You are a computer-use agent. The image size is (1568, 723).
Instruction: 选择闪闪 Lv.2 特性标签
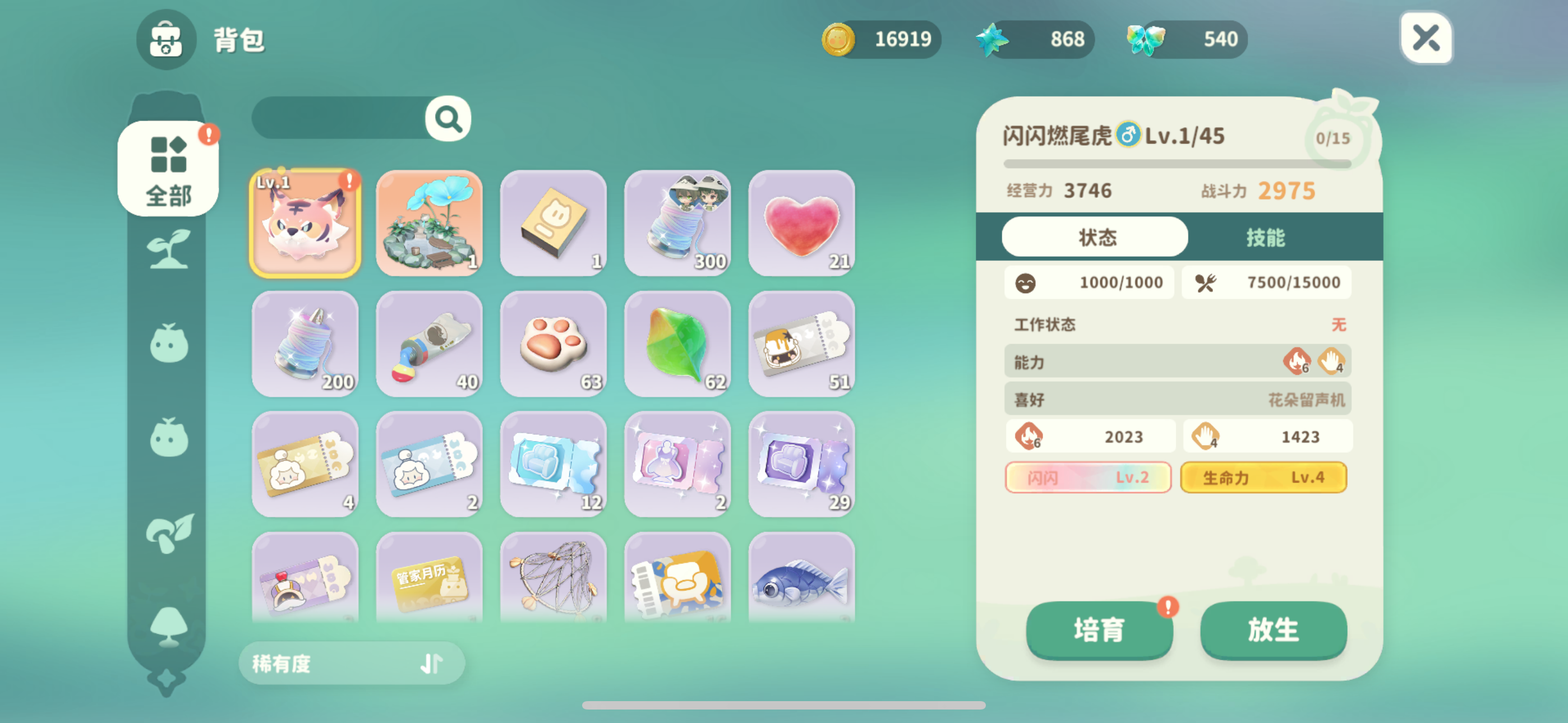(1088, 477)
